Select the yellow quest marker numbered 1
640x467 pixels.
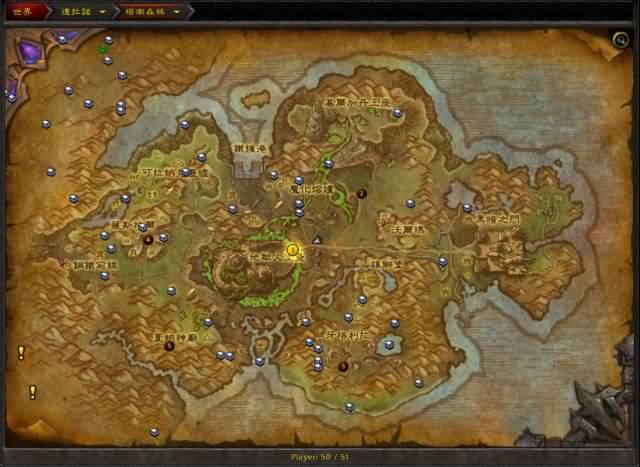[x=293, y=250]
